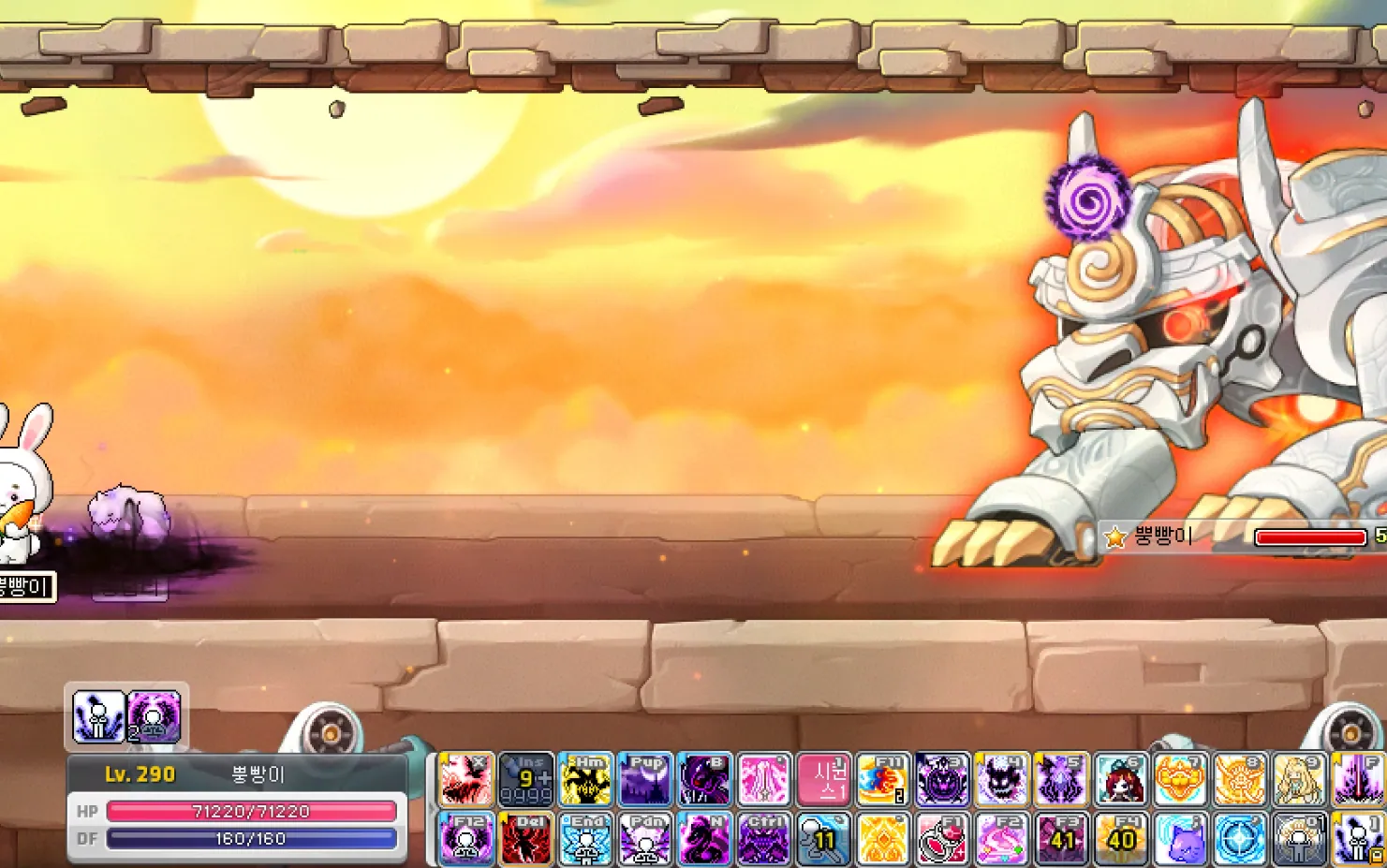Viewport: 1387px width, 868px height.
Task: Use the red ring item on F1
Action: click(943, 838)
